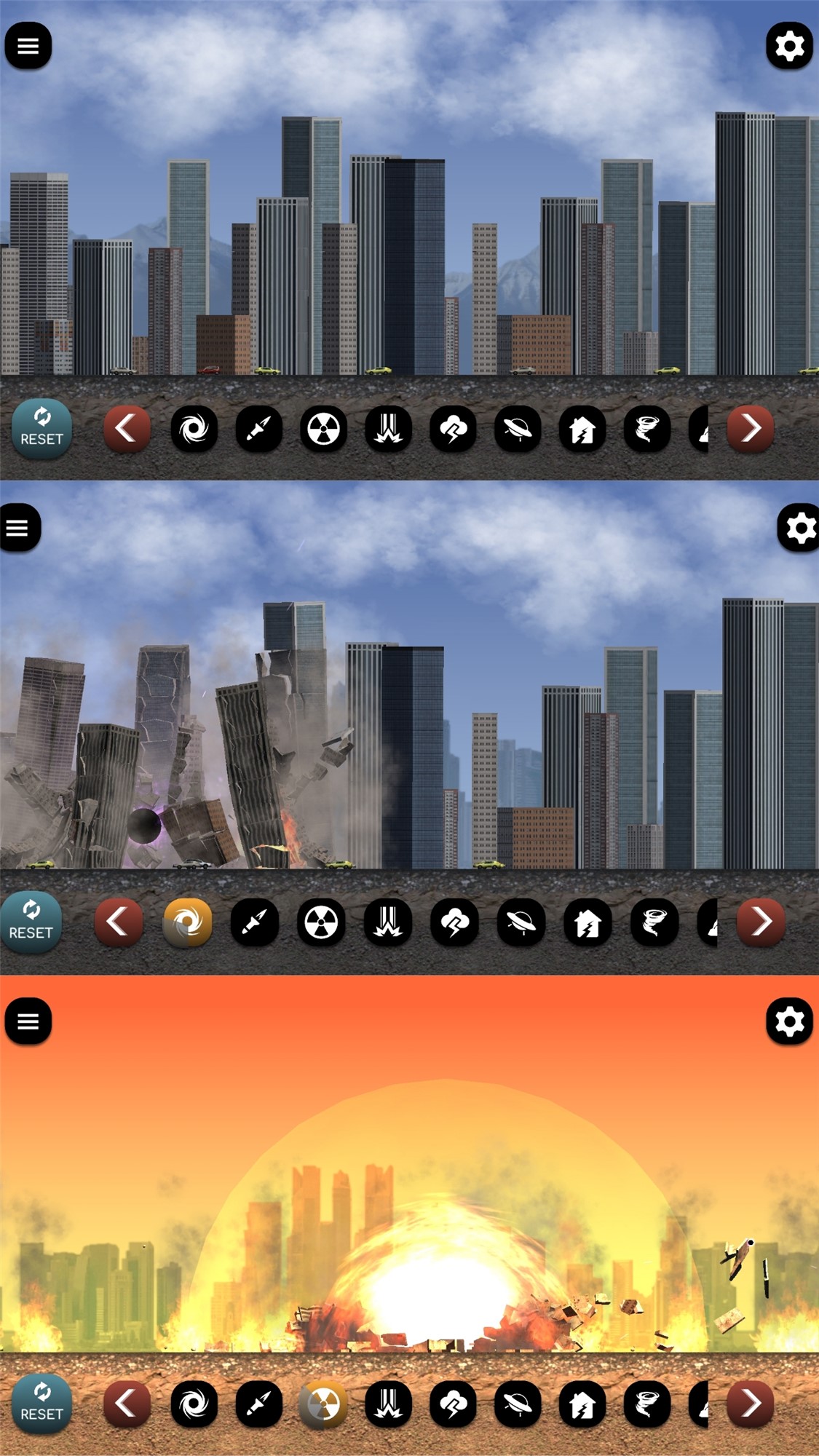
Task: Select the highlighted orange black hole disaster
Action: 187,922
